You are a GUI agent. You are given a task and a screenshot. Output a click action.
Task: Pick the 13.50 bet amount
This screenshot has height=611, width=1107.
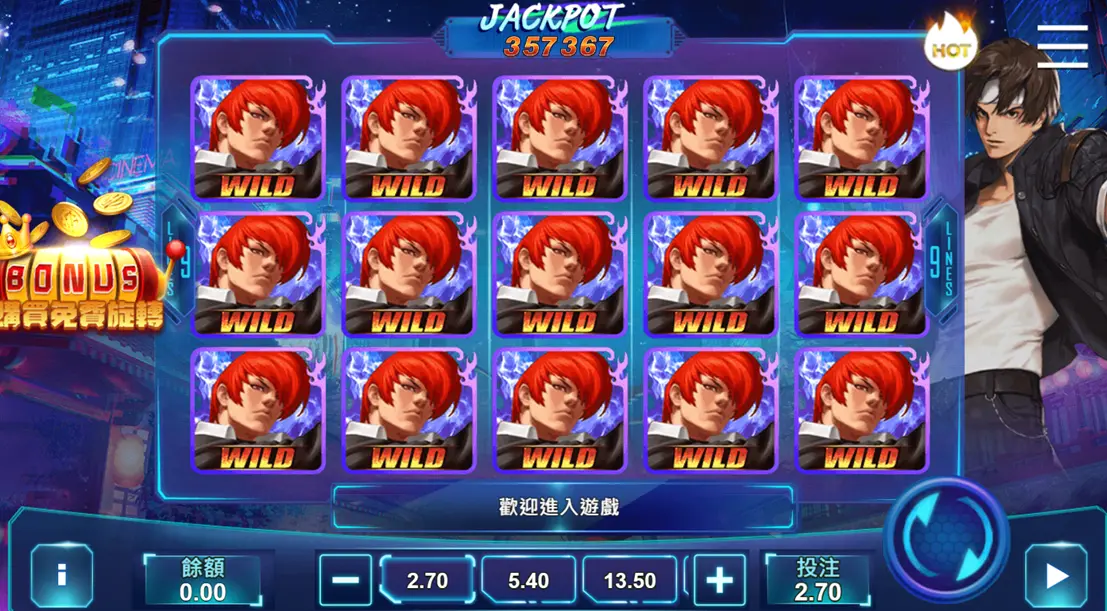(x=630, y=580)
